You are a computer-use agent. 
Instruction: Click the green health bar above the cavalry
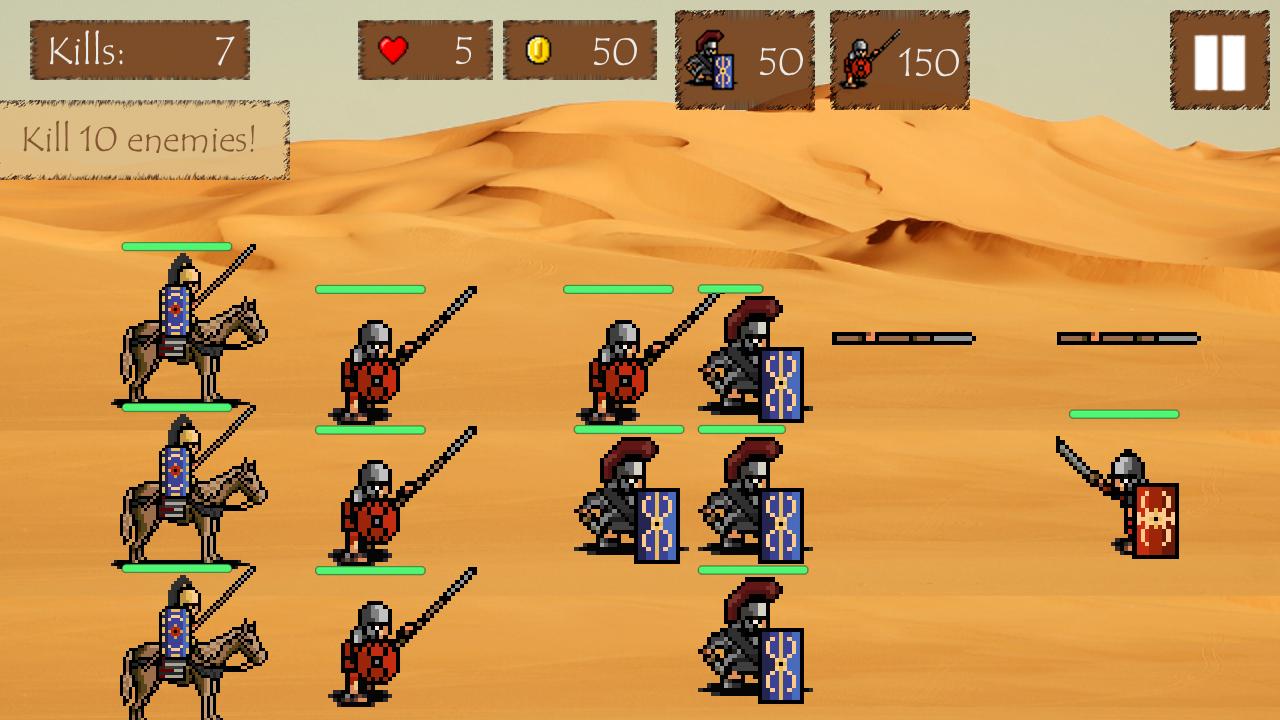pos(177,245)
